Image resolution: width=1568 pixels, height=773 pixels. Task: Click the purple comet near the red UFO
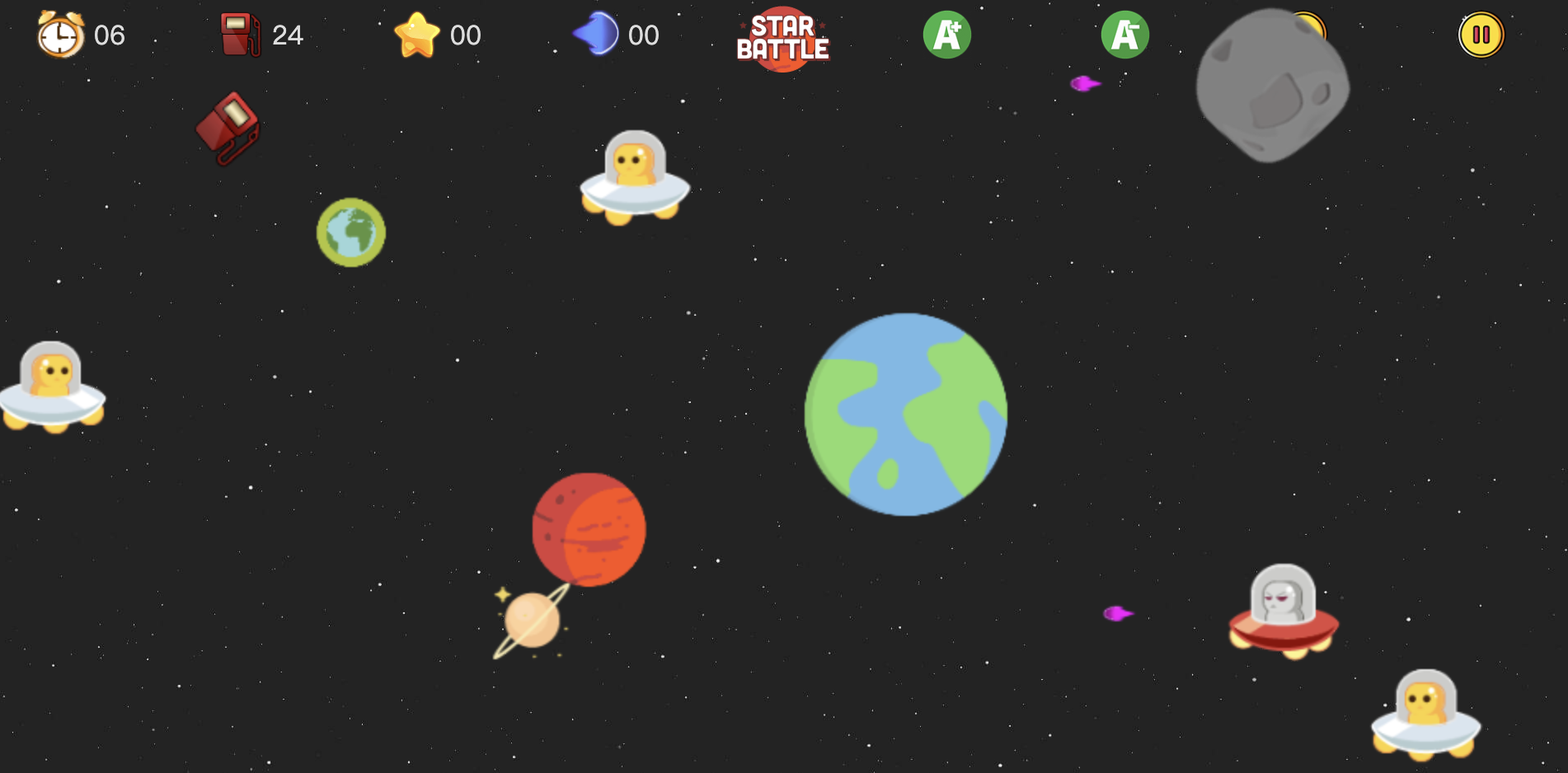point(1118,613)
